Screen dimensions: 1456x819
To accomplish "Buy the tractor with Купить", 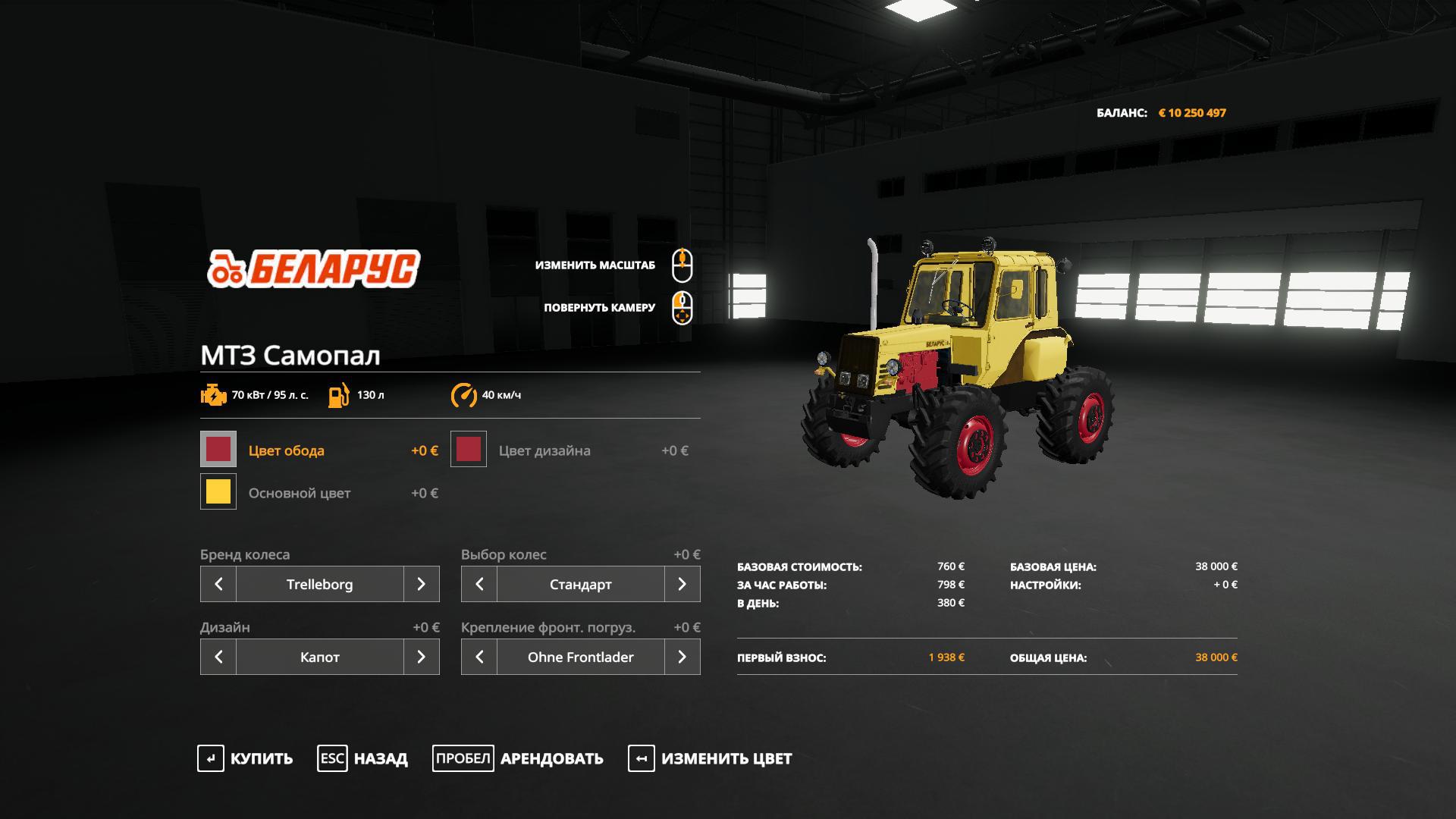I will pos(245,758).
